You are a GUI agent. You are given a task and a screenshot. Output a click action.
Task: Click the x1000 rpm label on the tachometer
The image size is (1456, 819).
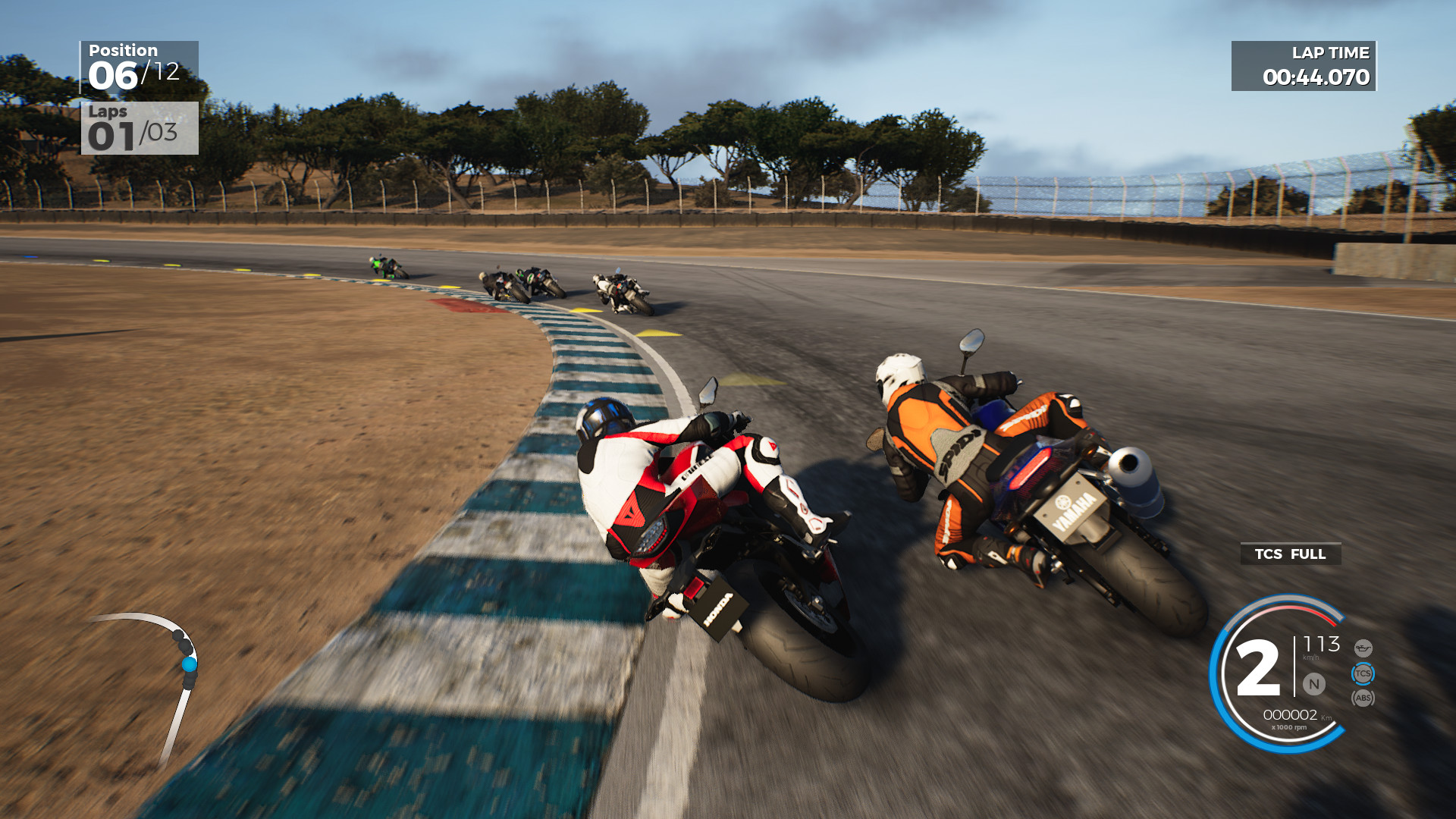click(1289, 727)
